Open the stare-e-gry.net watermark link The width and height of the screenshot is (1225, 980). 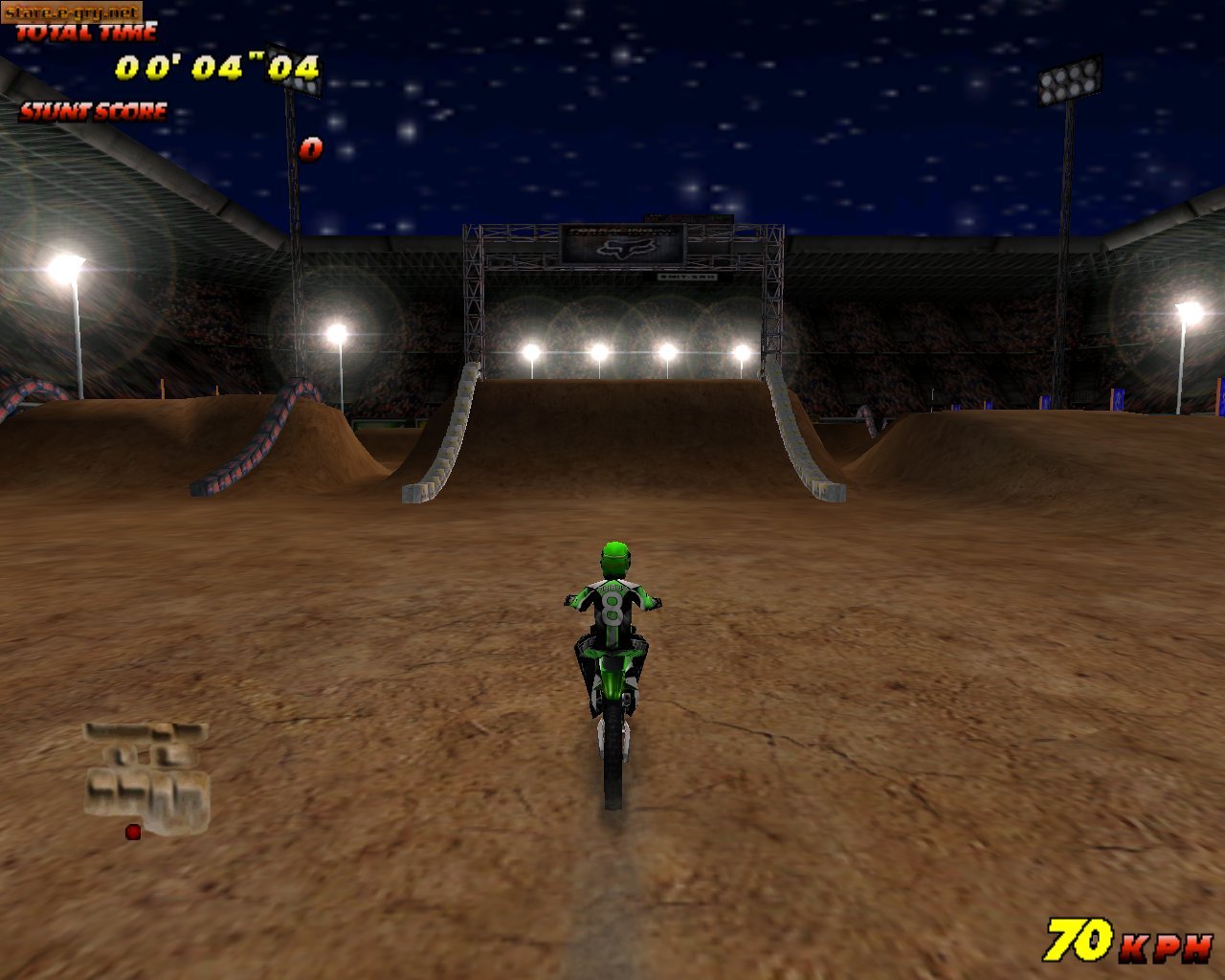[72, 10]
